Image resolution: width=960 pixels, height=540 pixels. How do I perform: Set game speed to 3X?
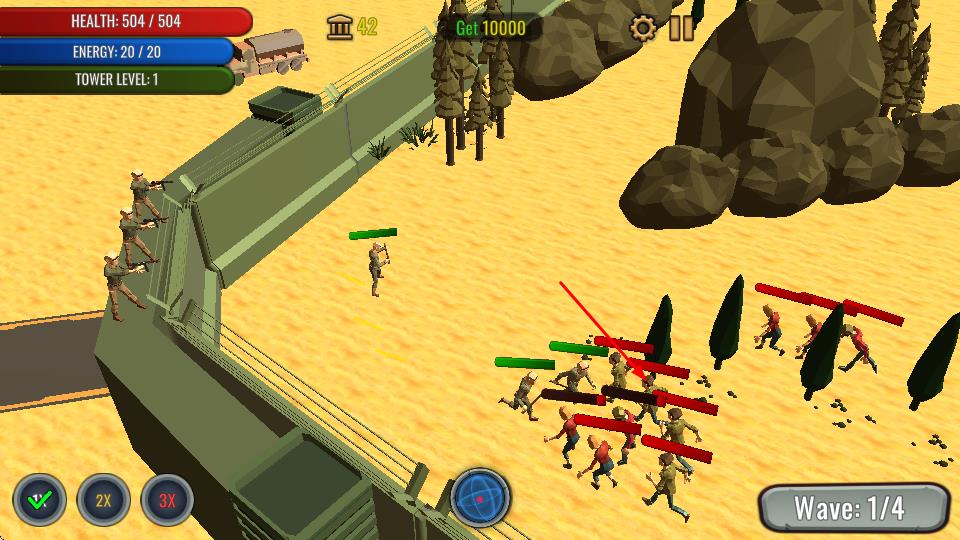point(167,500)
